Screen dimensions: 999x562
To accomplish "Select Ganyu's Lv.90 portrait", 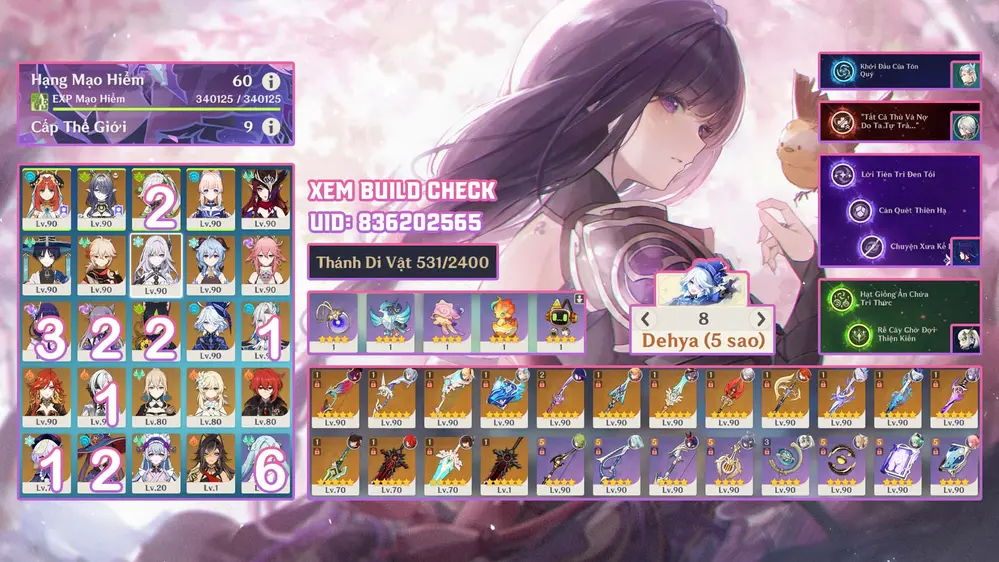I will pos(211,263).
